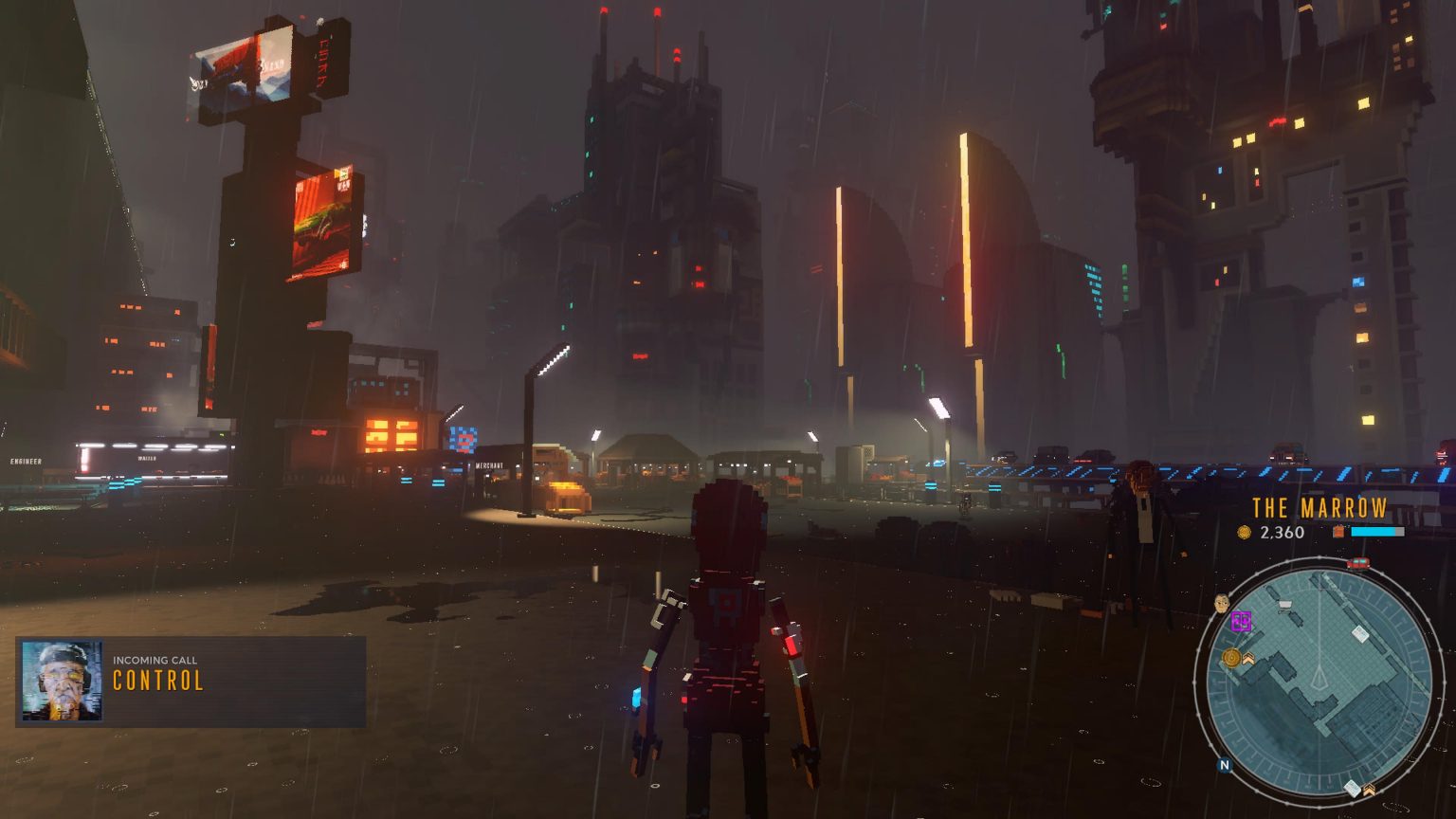
Task: Expand the double-chevron marker beside the gold waypoint
Action: [1248, 659]
